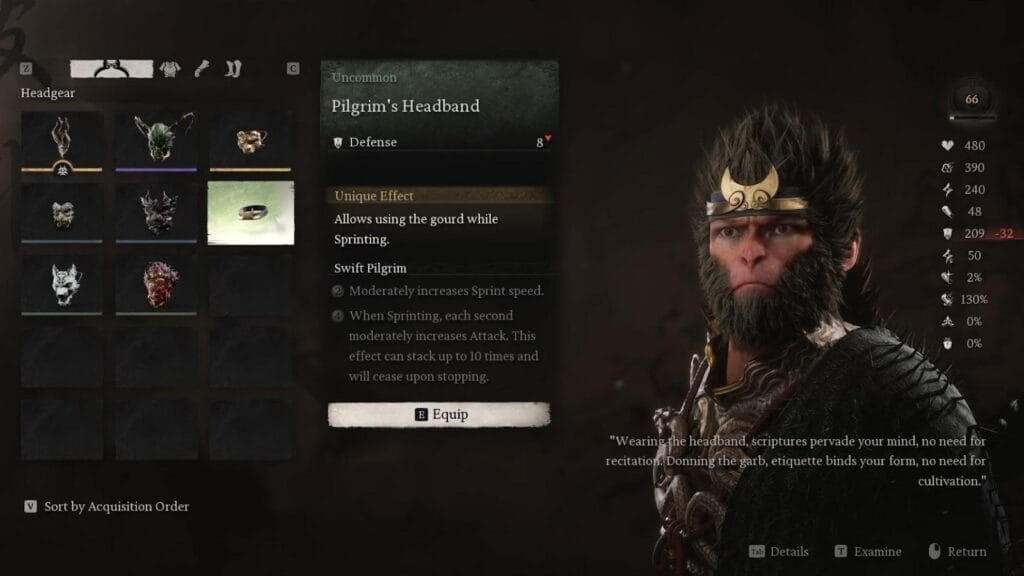The width and height of the screenshot is (1024, 576).
Task: Select the red demon mask headgear
Action: pos(156,284)
